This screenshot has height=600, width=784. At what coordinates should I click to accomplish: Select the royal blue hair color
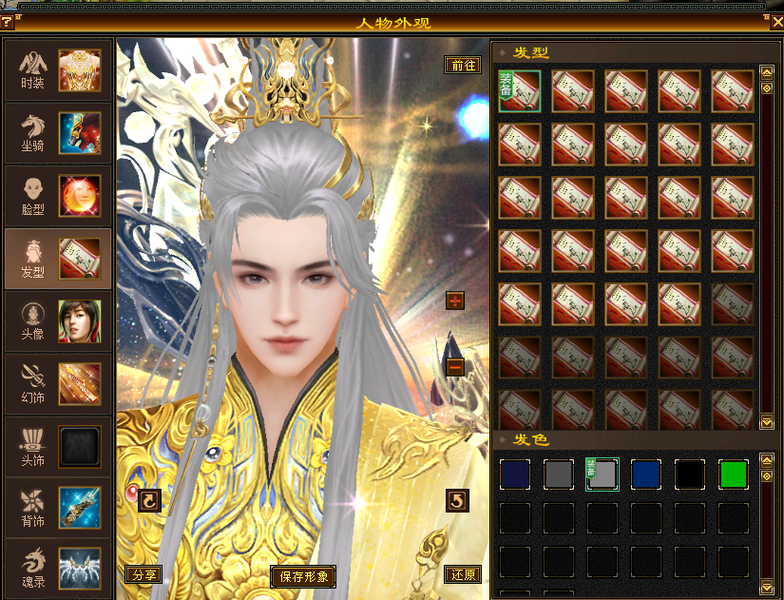tap(646, 474)
